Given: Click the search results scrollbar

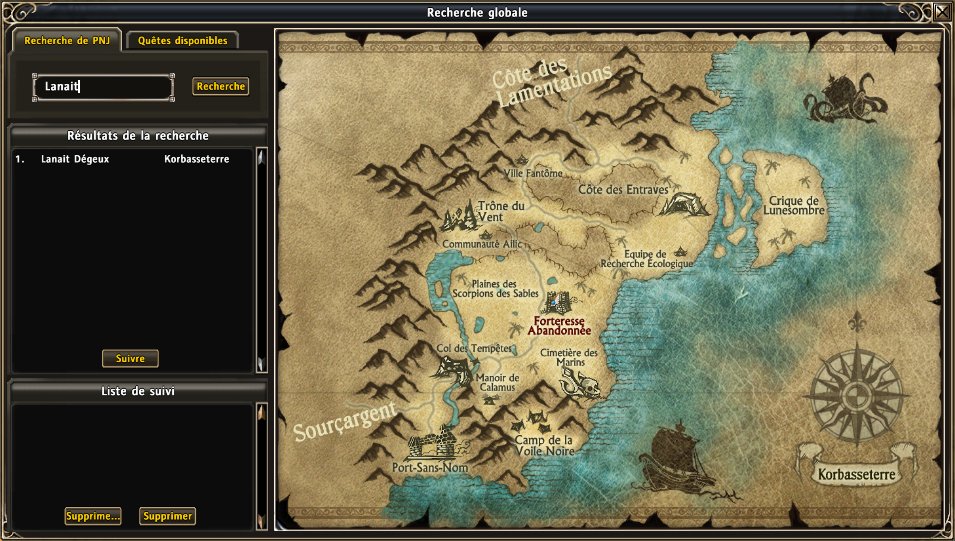Looking at the screenshot, I should coord(261,258).
